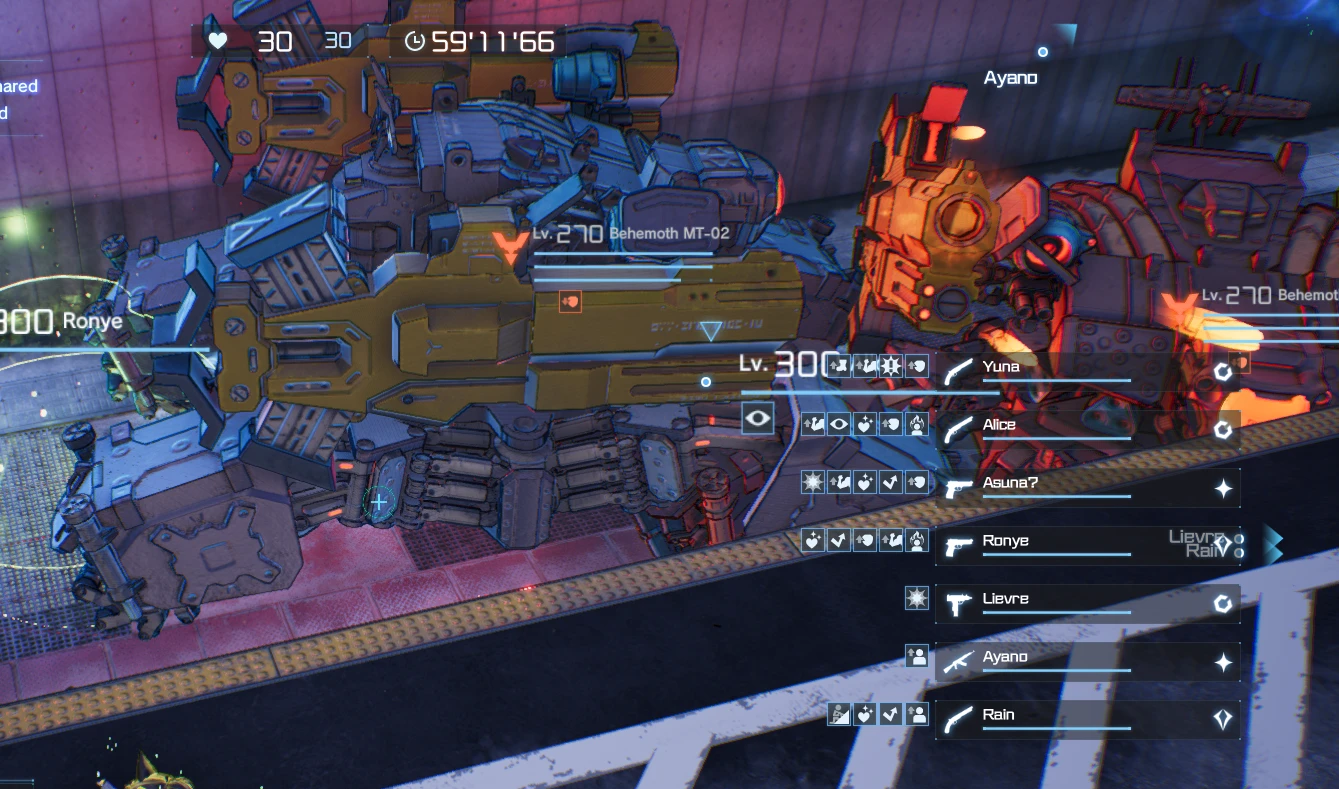Click the boxed eye icon

(758, 419)
